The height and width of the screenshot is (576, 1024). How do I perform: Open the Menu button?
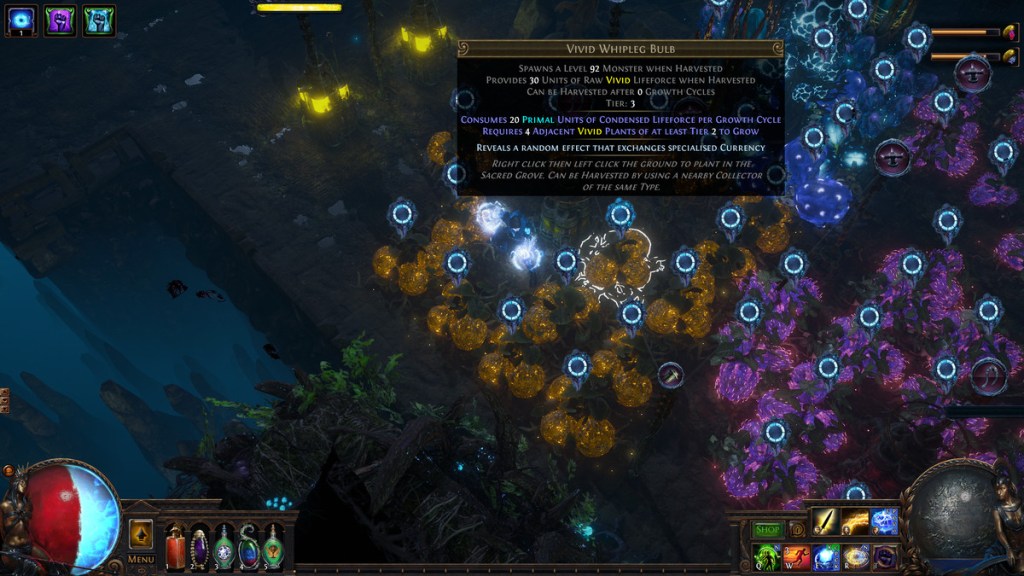140,559
